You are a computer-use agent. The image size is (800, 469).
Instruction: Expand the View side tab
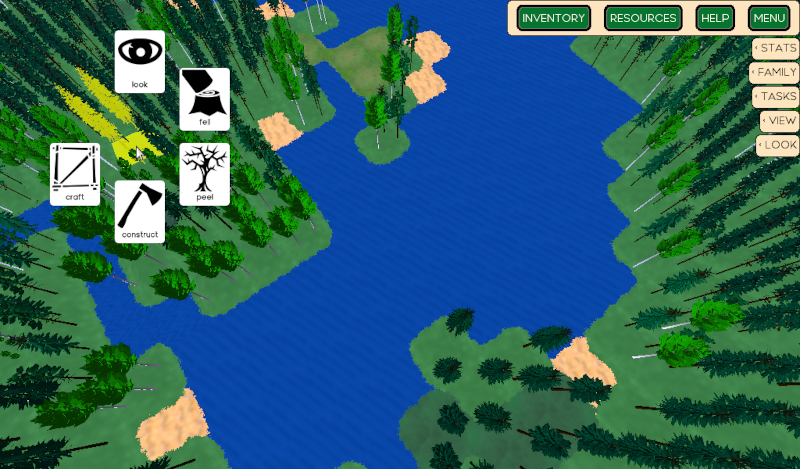[780, 120]
